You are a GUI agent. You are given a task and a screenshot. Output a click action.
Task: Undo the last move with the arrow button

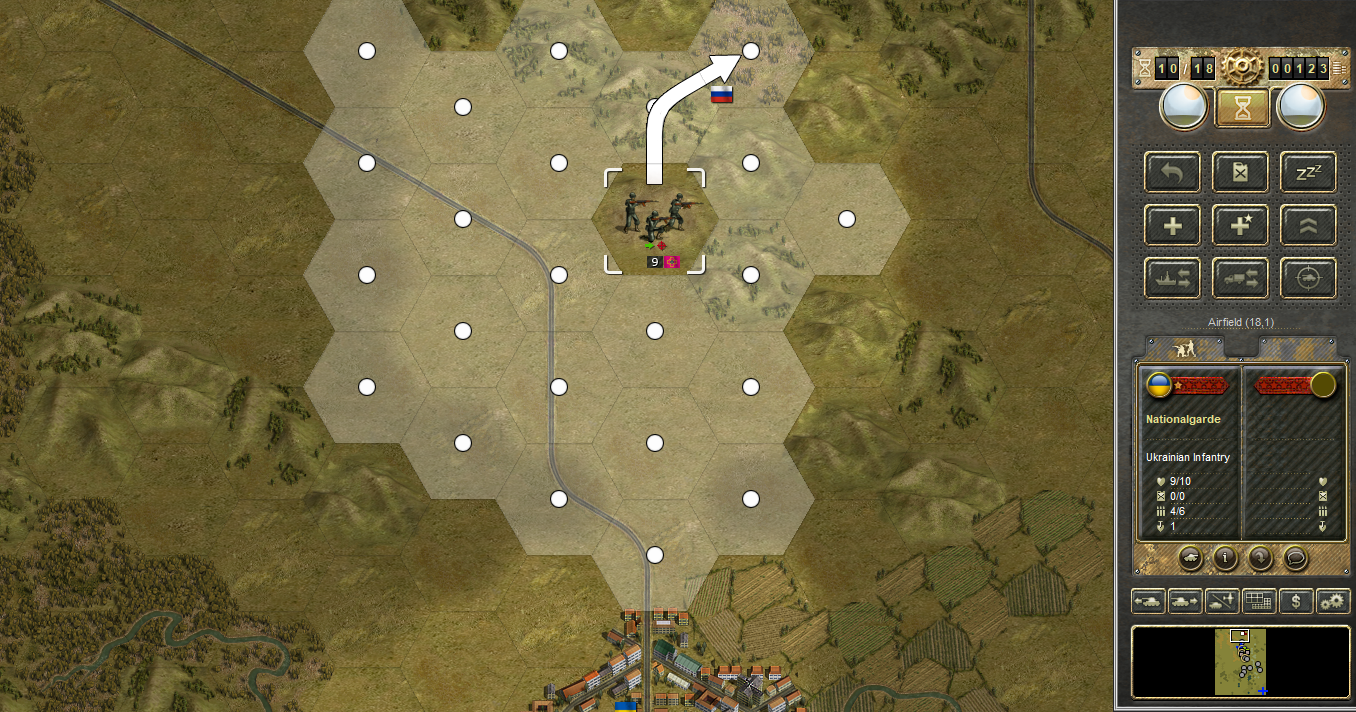click(1173, 173)
